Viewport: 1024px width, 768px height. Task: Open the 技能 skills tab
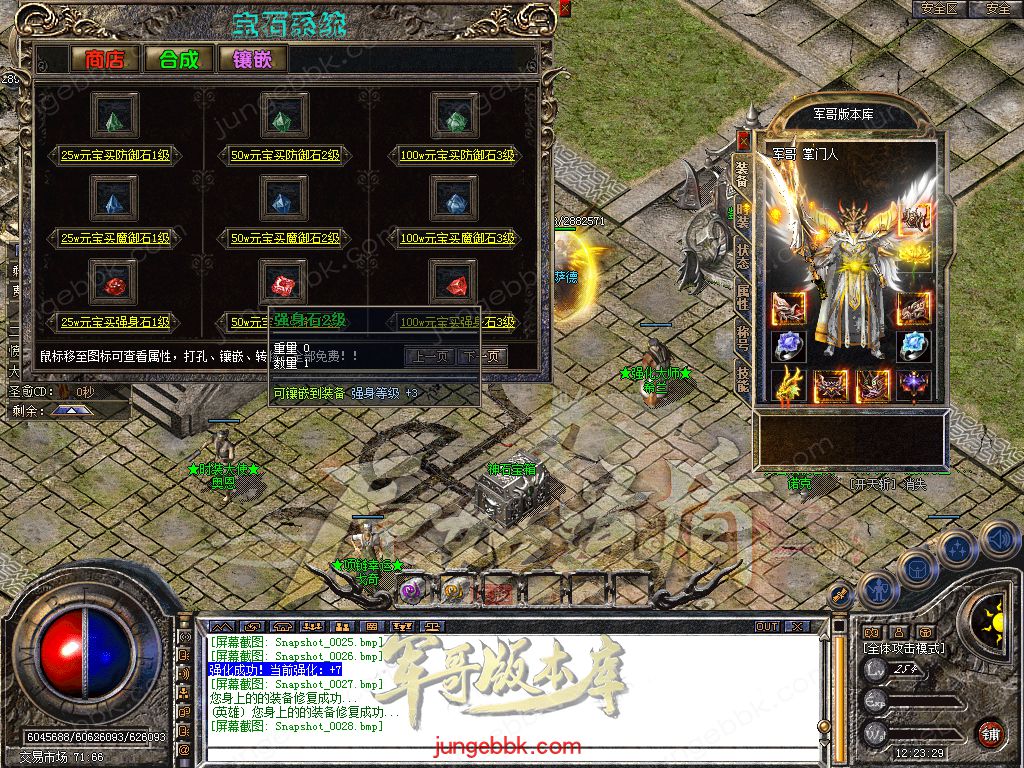(x=743, y=379)
